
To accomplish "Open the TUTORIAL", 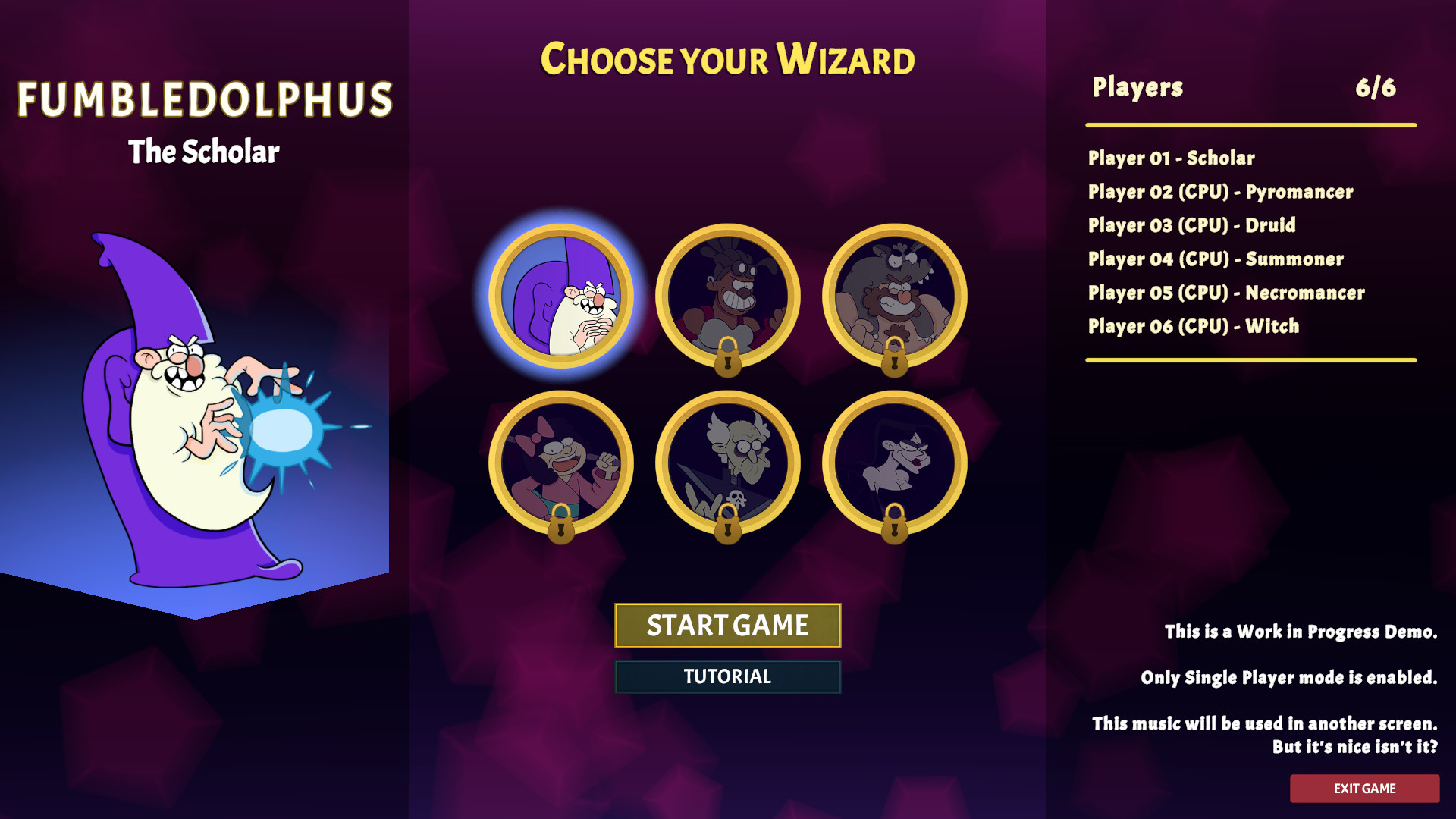I will (727, 676).
